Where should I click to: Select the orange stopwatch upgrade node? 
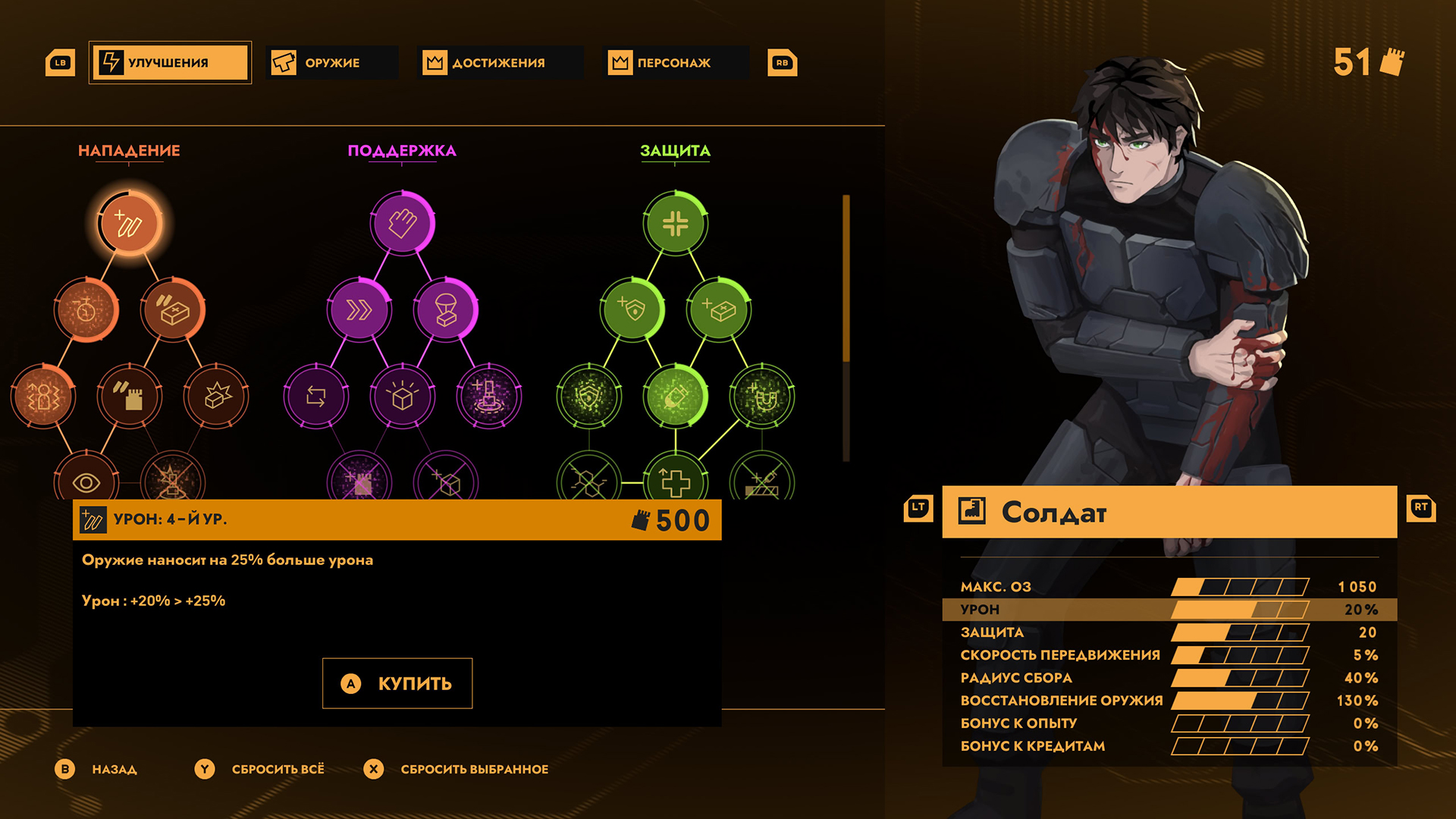click(86, 310)
